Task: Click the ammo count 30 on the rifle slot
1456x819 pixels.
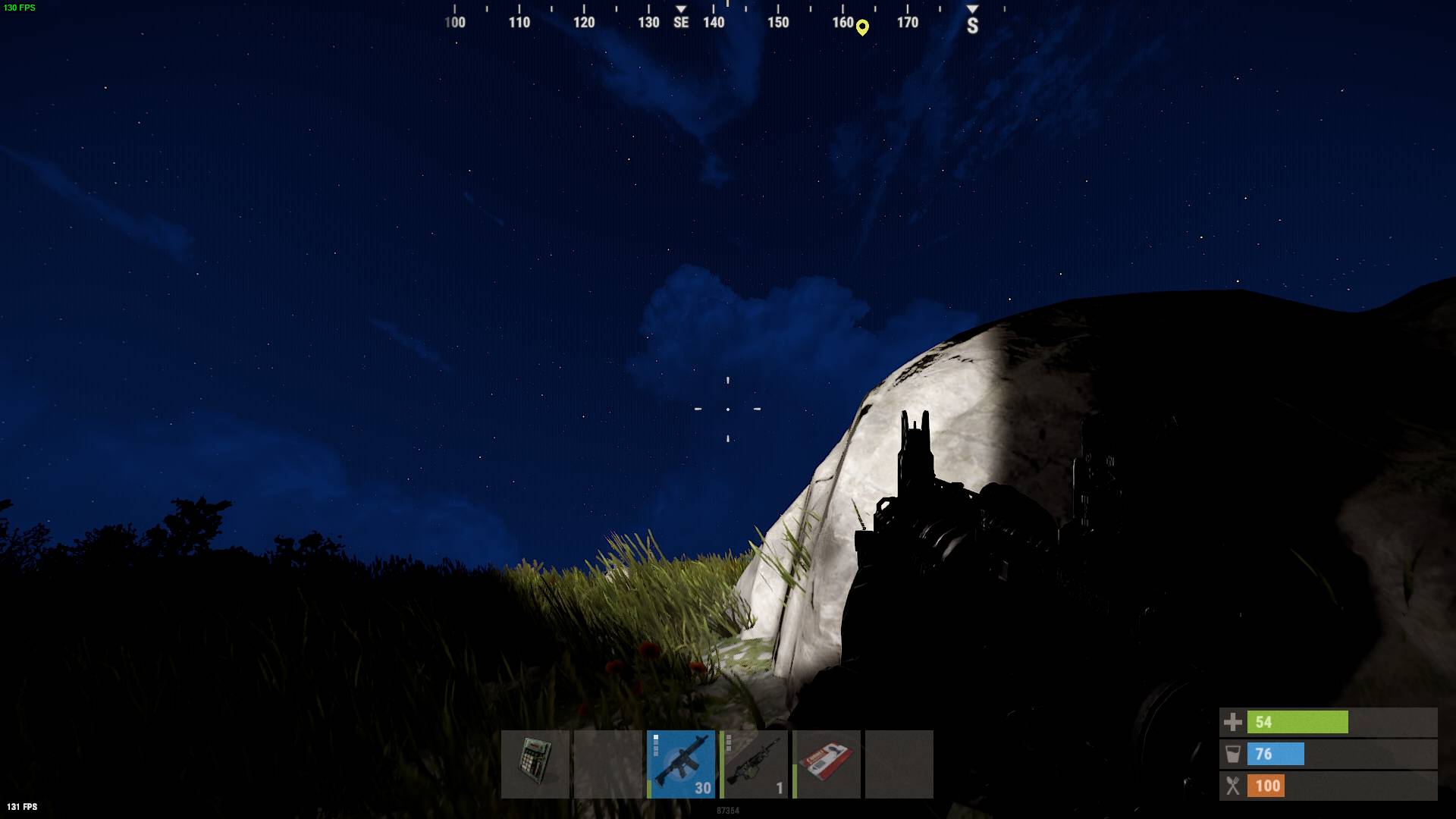Action: [704, 788]
